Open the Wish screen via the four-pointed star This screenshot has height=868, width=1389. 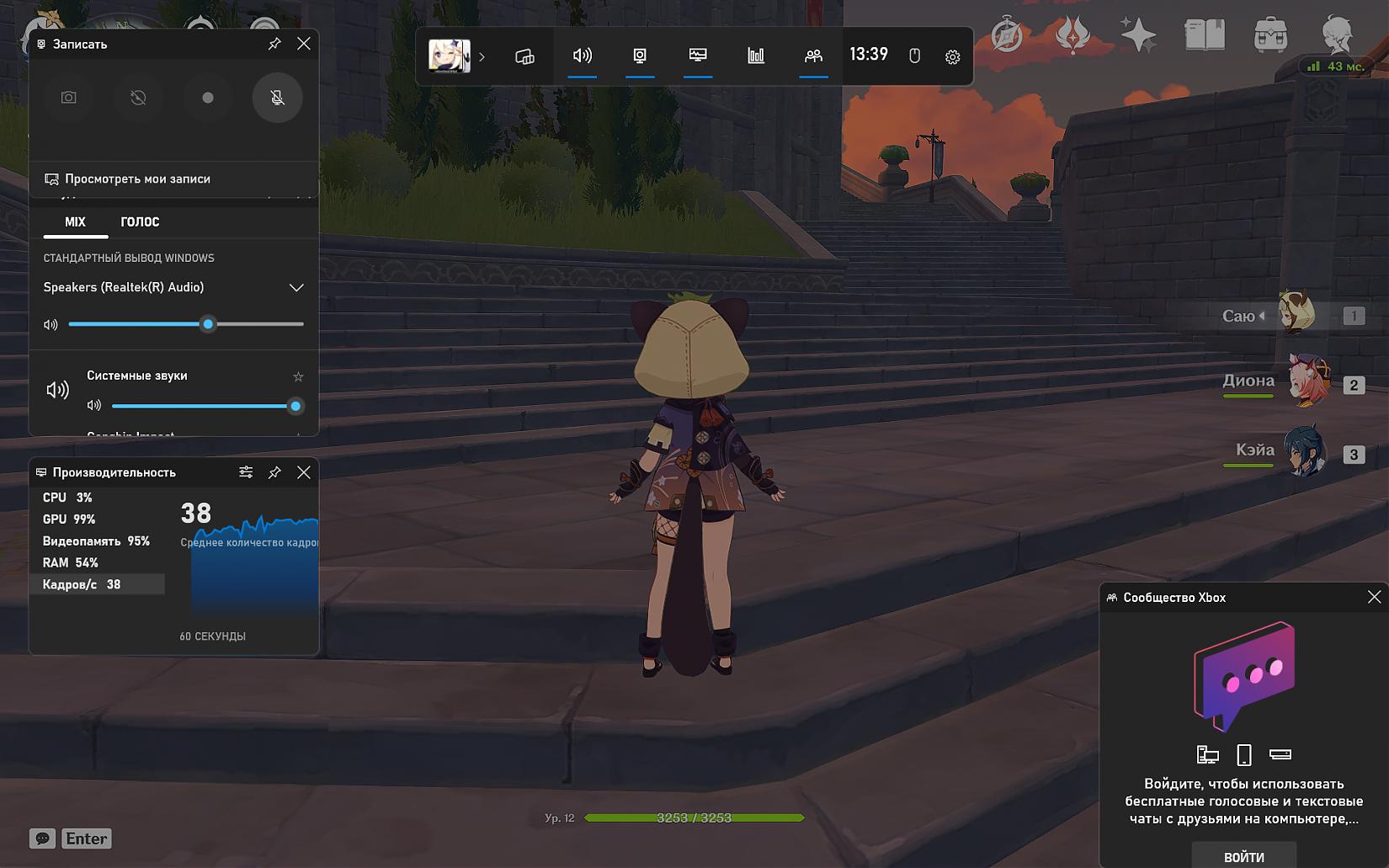click(x=1138, y=35)
